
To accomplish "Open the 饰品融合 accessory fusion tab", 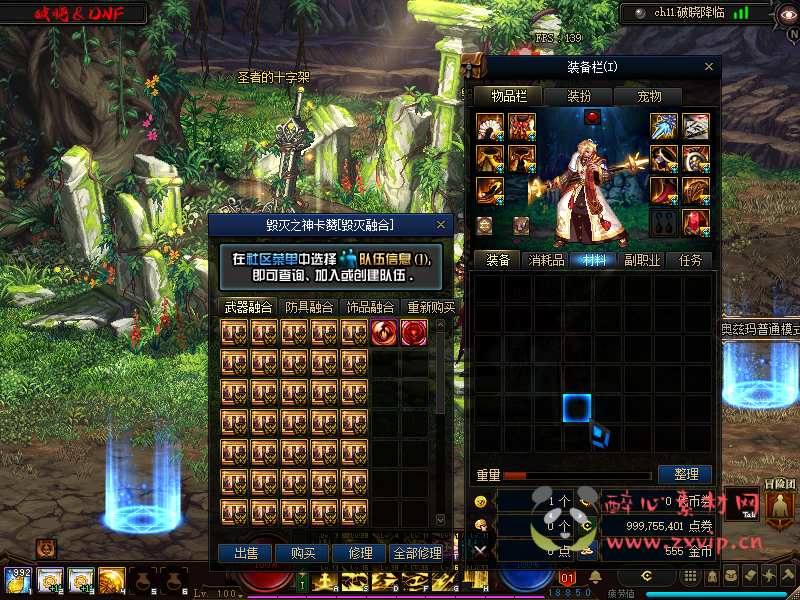I will point(370,307).
